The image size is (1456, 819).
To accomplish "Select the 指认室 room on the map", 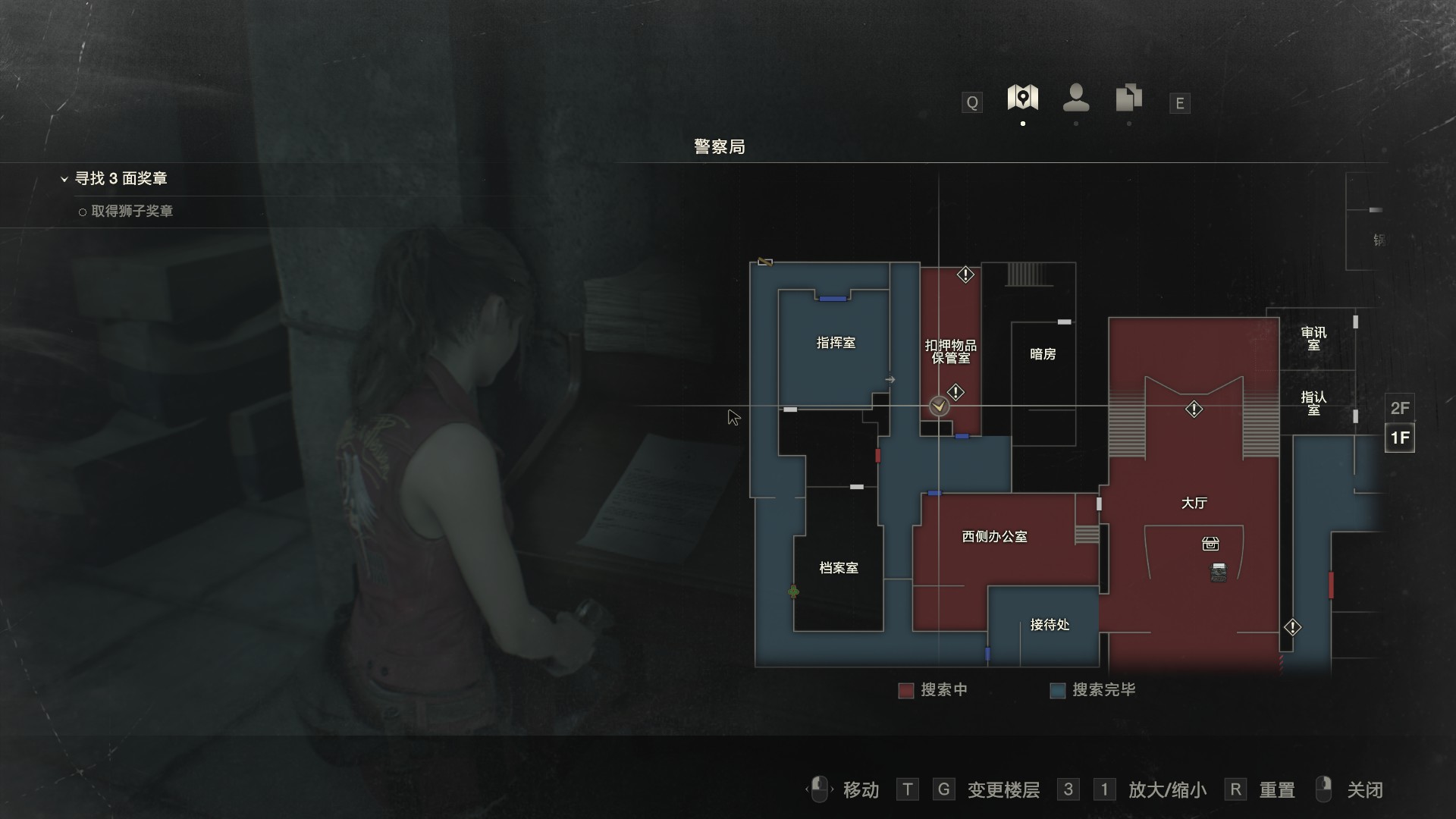I will click(x=1313, y=403).
